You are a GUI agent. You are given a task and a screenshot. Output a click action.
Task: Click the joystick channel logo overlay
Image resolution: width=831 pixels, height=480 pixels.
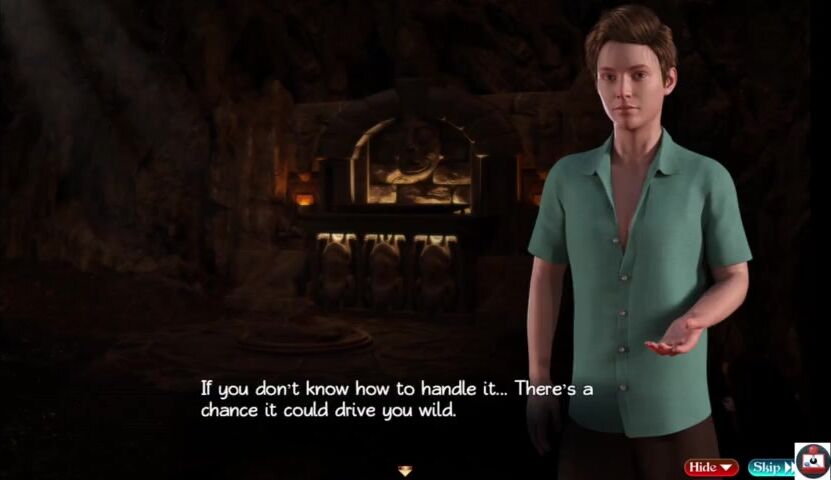(812, 460)
